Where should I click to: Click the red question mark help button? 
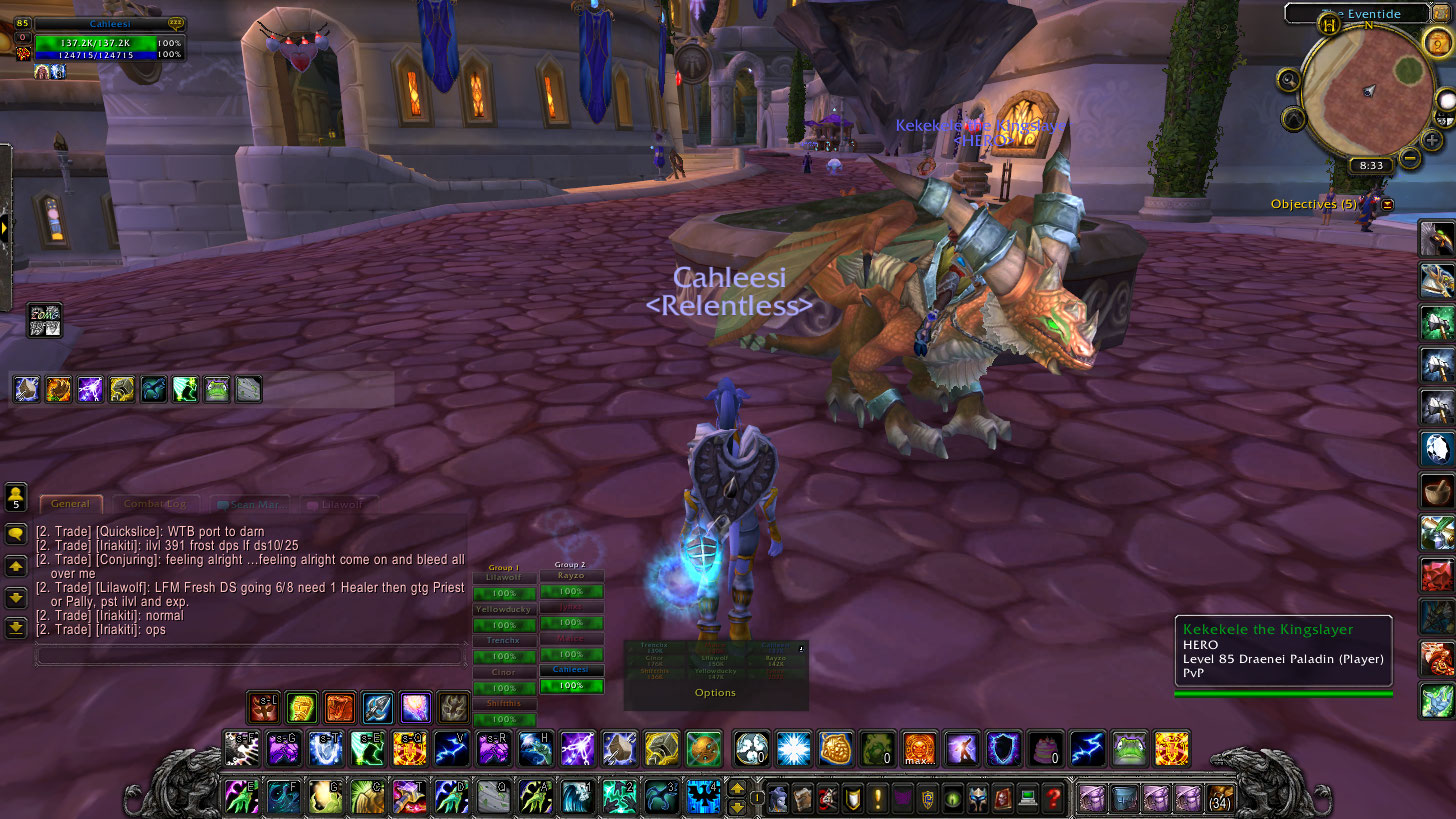pyautogui.click(x=1052, y=798)
